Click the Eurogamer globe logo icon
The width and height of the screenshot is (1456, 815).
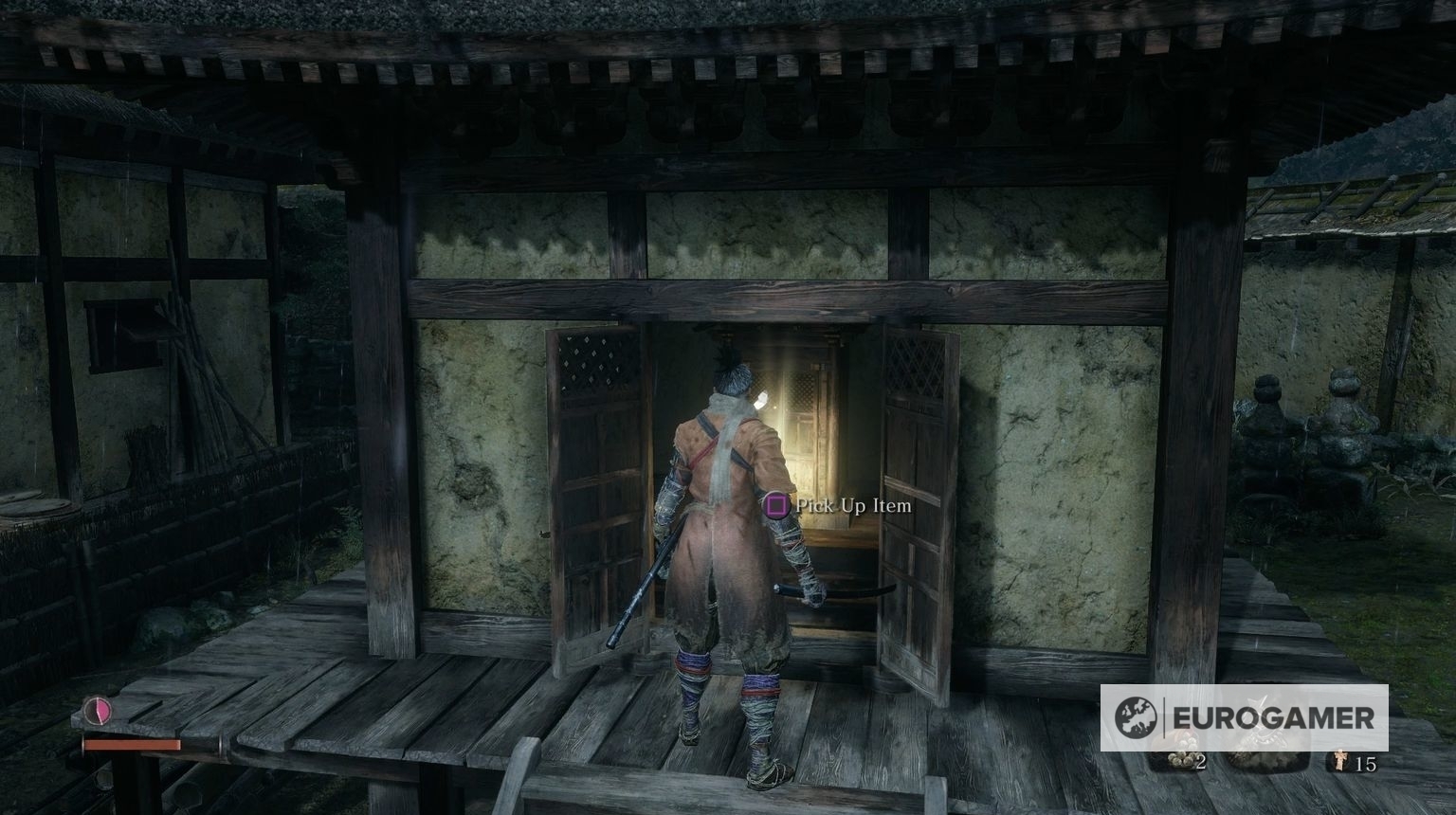[1136, 717]
